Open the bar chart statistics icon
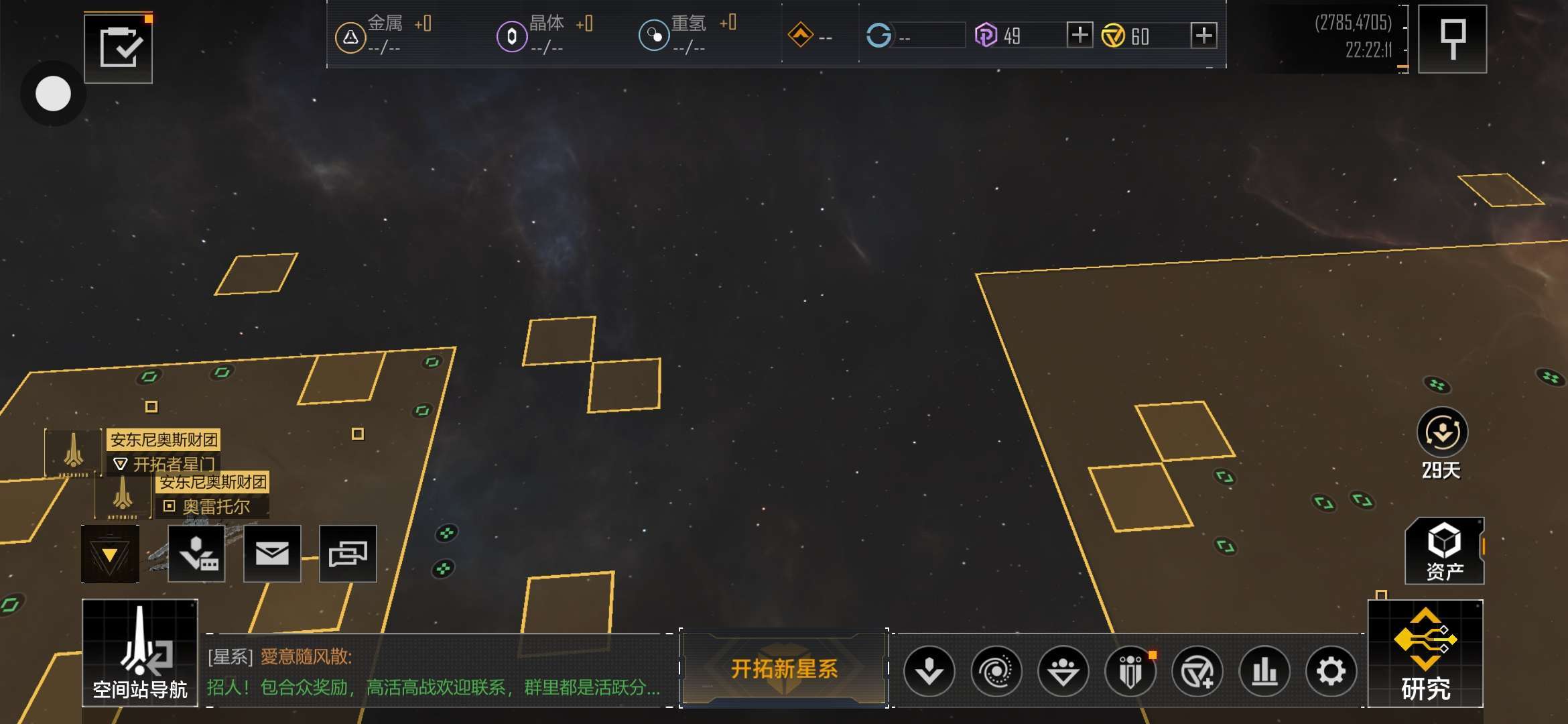 click(1264, 671)
